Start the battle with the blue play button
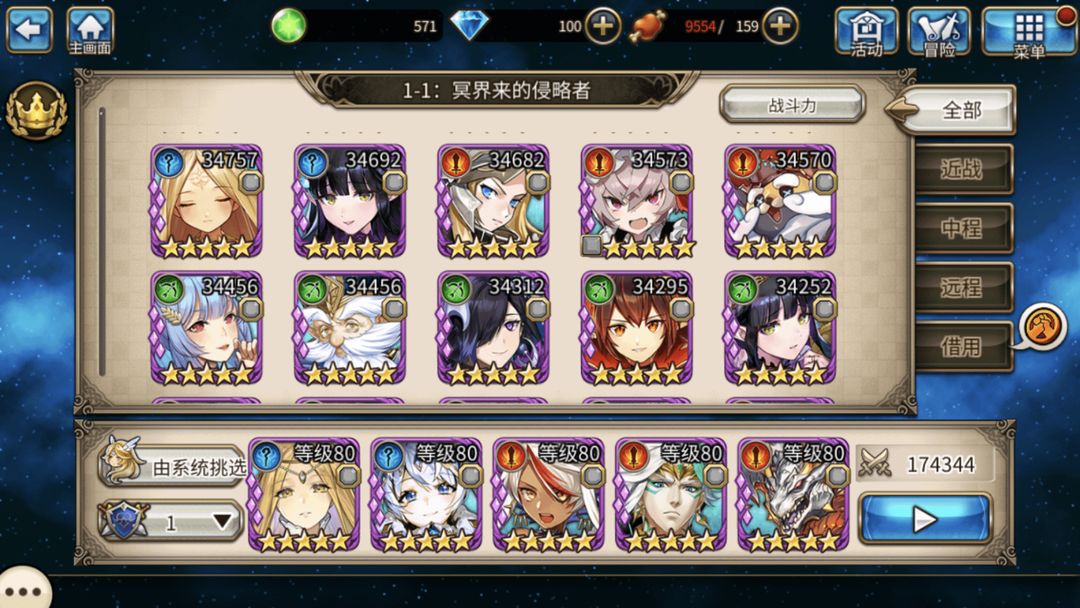The image size is (1080, 608). (x=925, y=519)
